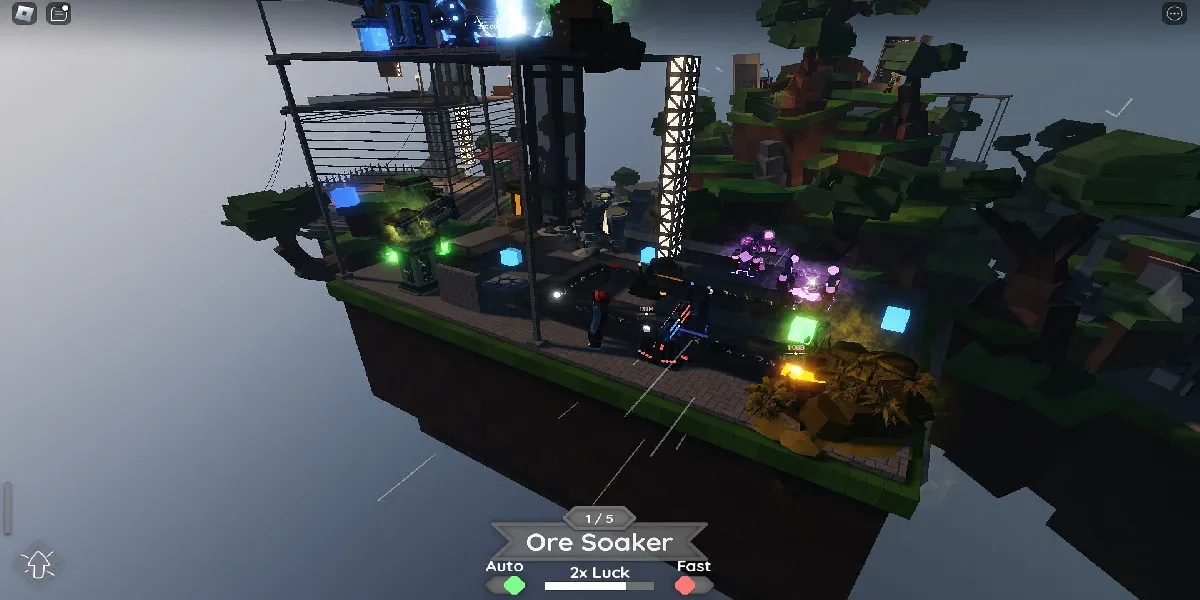
Task: Open the three-dot options menu
Action: point(1174,14)
